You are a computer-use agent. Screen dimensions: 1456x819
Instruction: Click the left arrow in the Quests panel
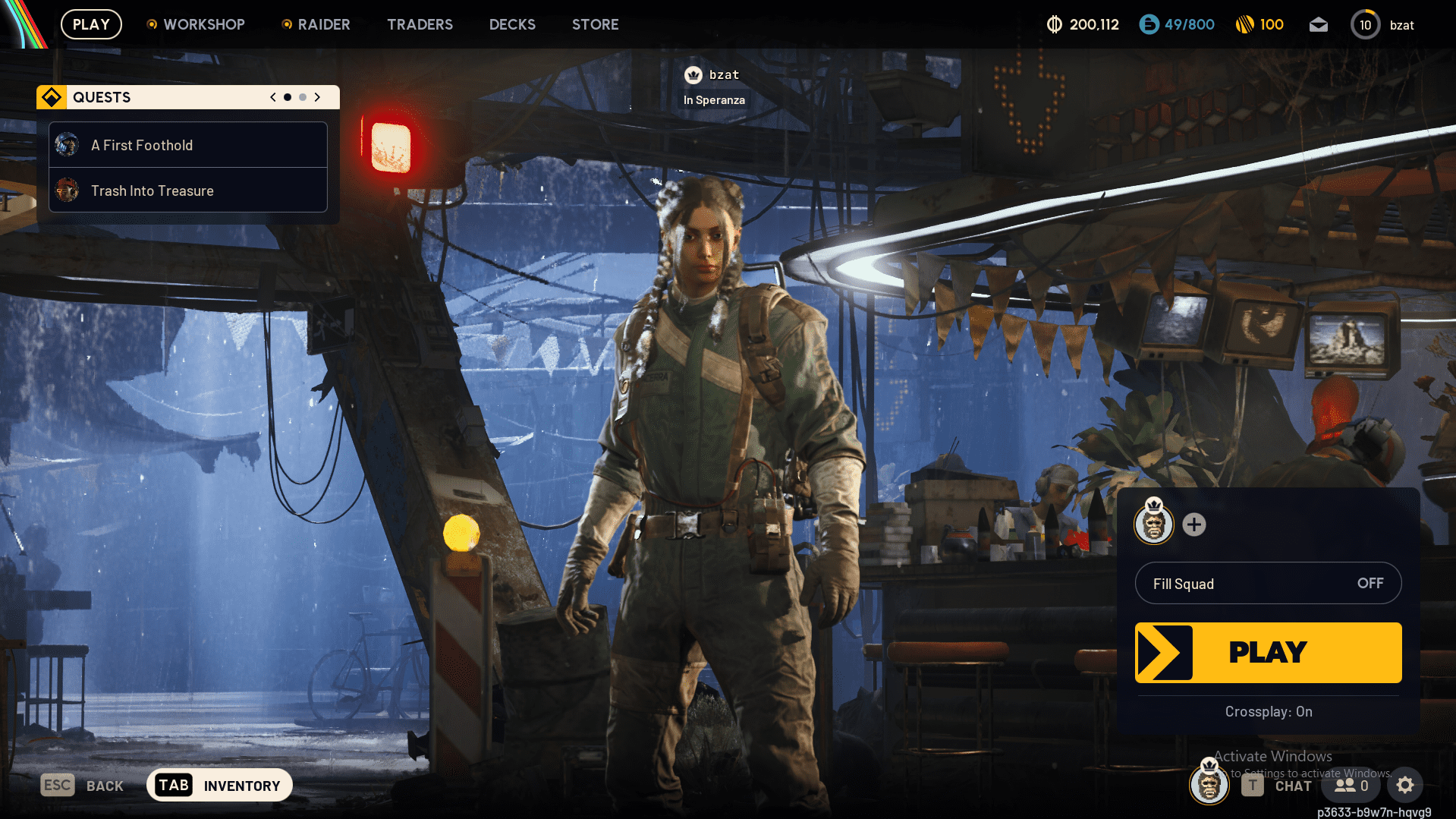272,97
